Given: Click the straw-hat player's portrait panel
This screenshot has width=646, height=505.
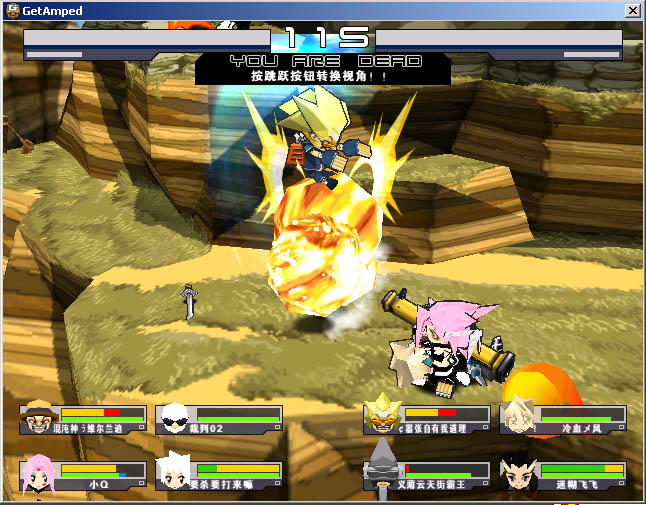Looking at the screenshot, I should point(82,419).
